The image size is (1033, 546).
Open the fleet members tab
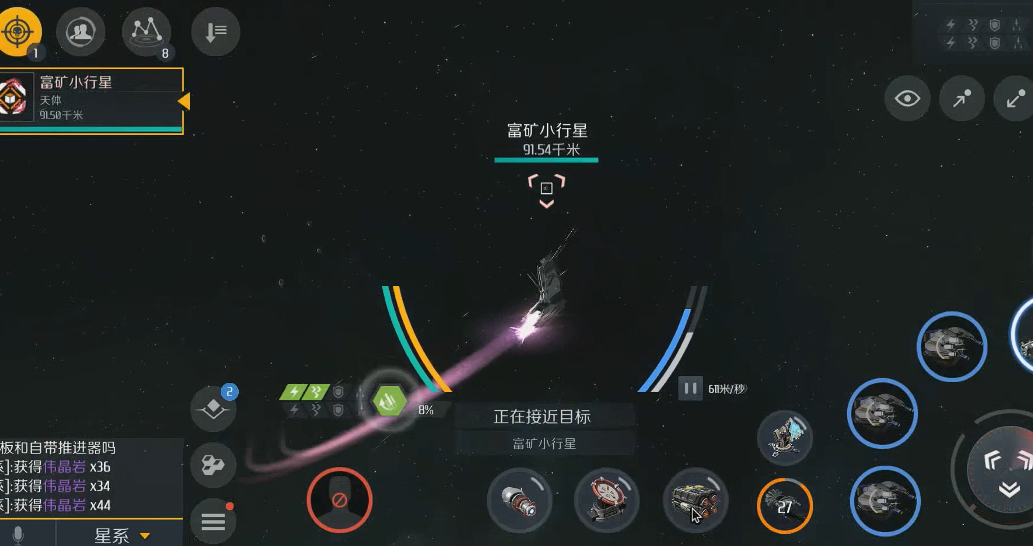(x=82, y=32)
